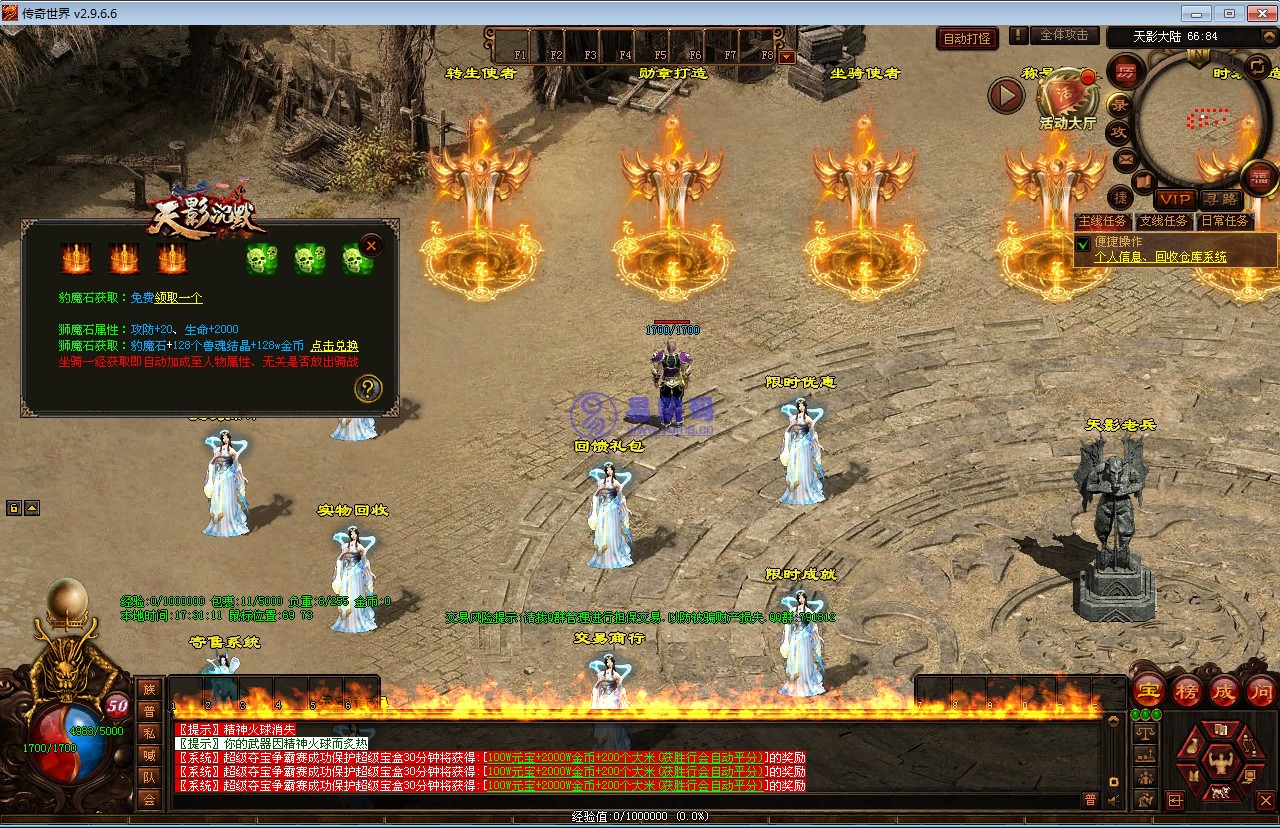This screenshot has height=828, width=1280.
Task: Open the mail envelope icon beside the minimap
Action: click(x=1125, y=159)
